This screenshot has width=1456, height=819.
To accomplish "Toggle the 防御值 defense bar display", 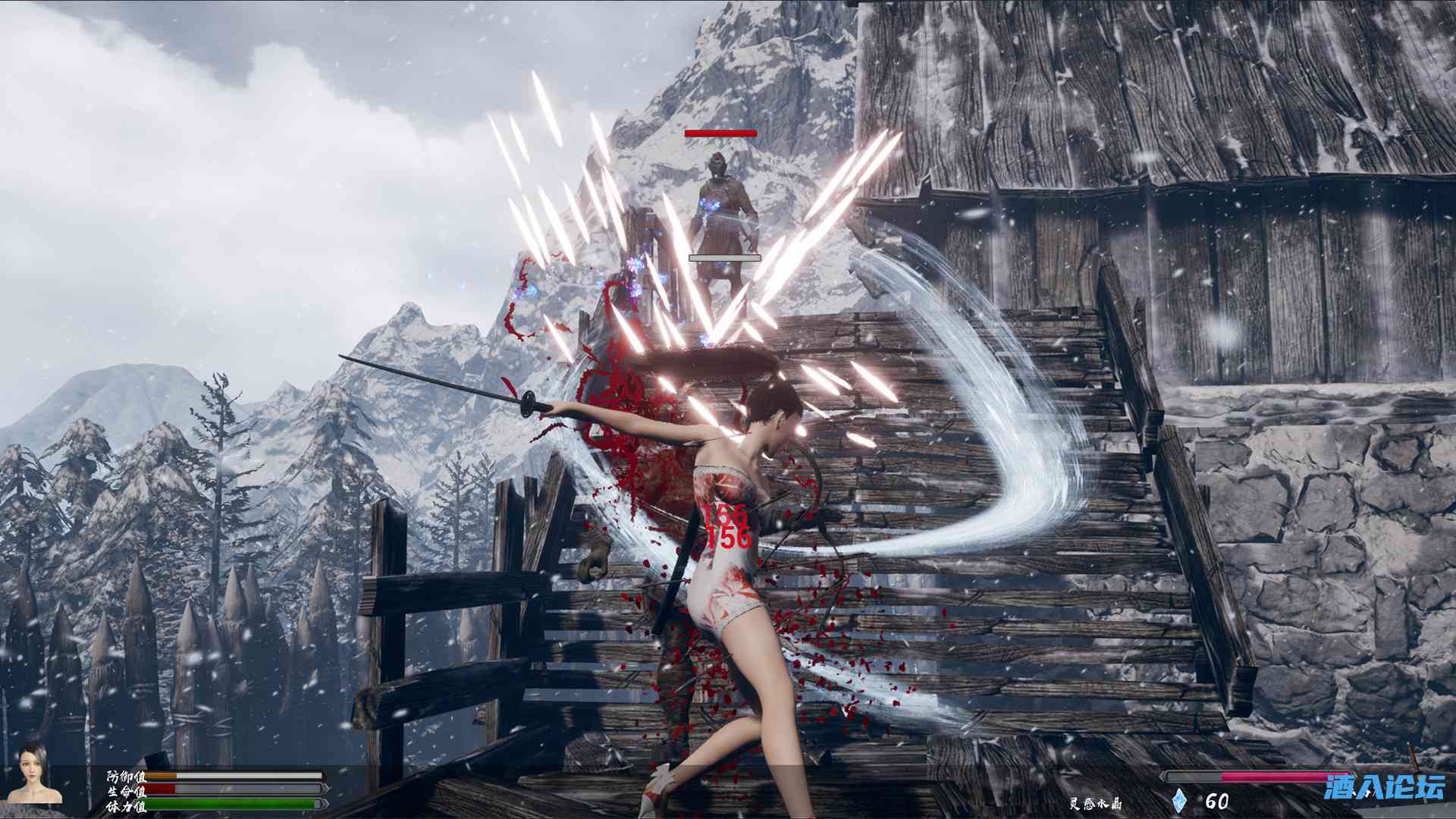I will pos(125,775).
